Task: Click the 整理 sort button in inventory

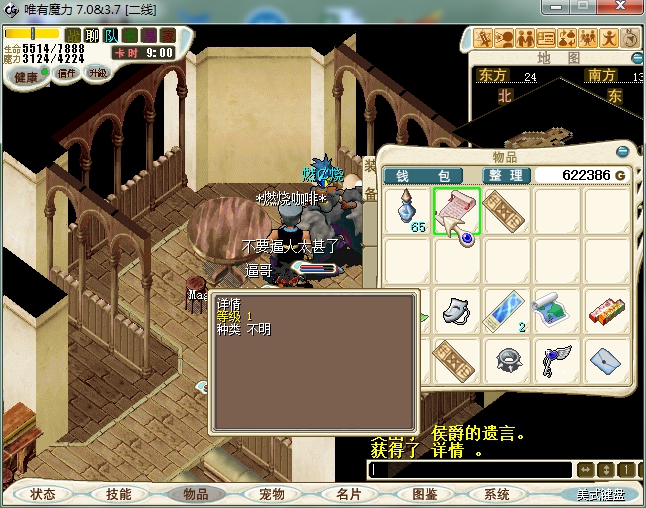Action: tap(506, 176)
